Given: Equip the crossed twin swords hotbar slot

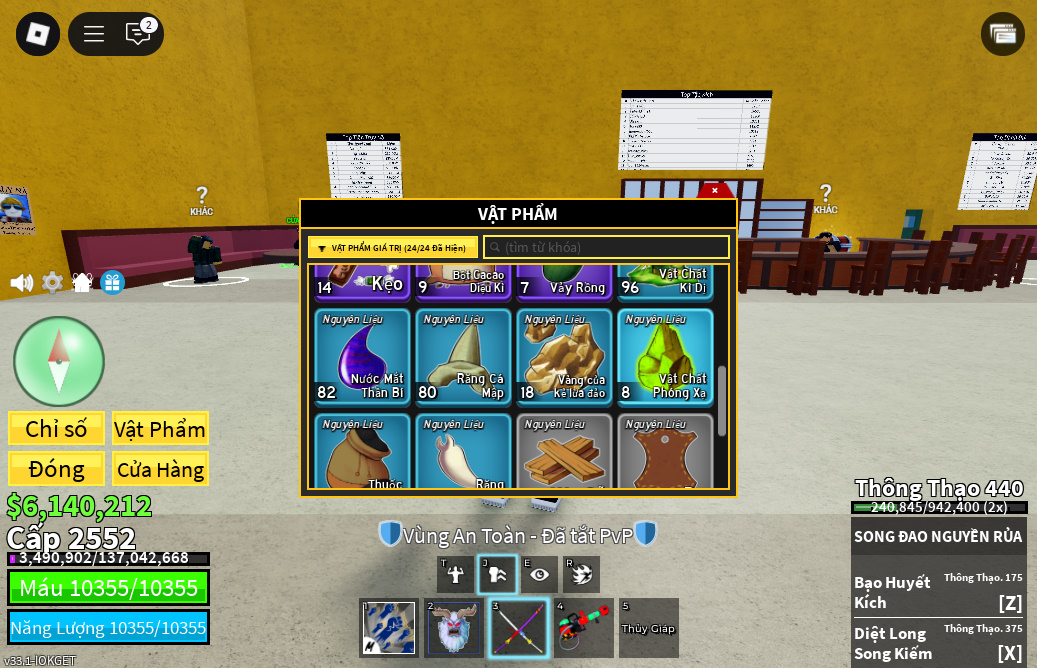Looking at the screenshot, I should point(519,628).
